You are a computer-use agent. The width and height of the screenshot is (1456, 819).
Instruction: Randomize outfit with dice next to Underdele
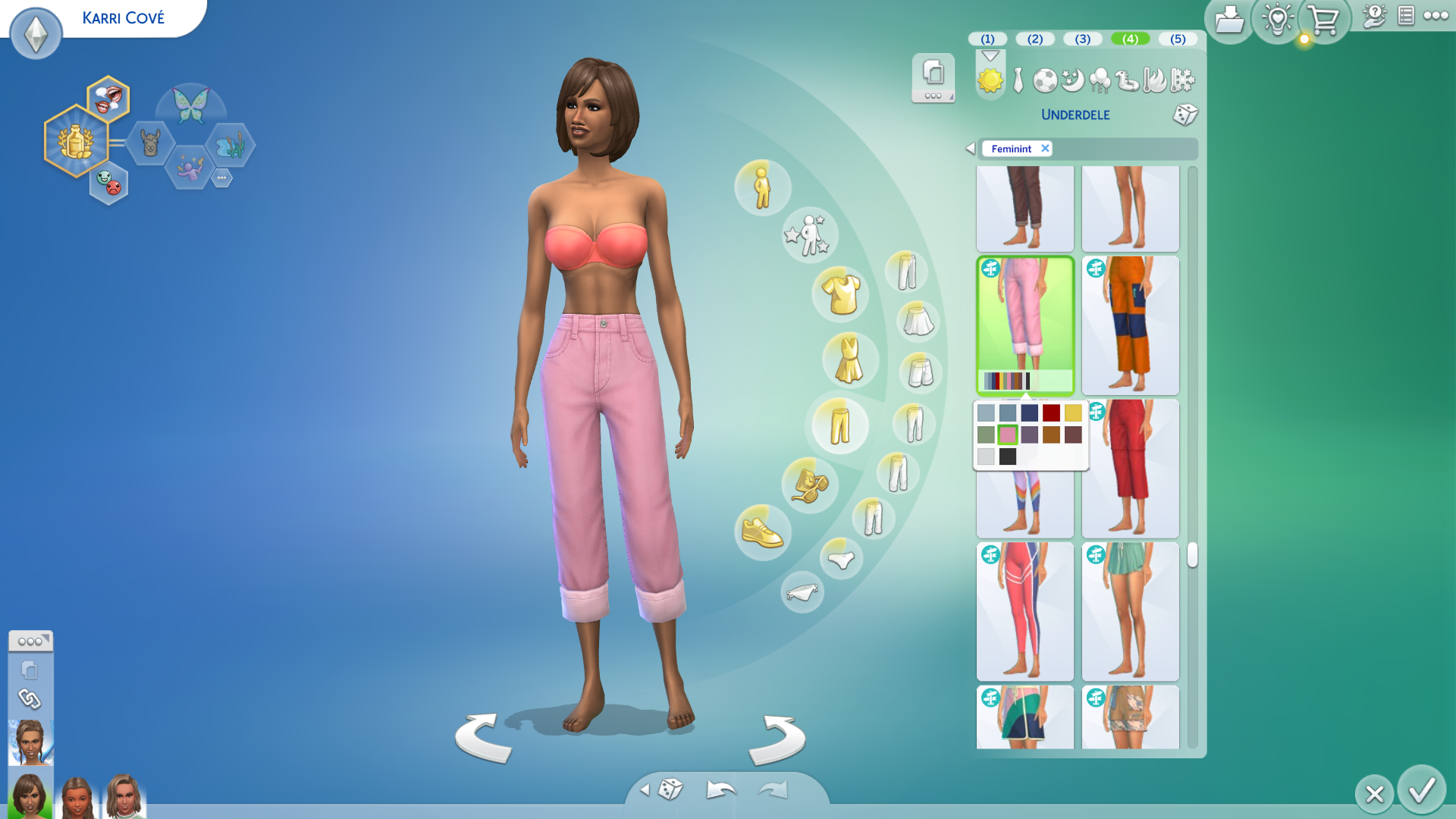click(x=1185, y=115)
